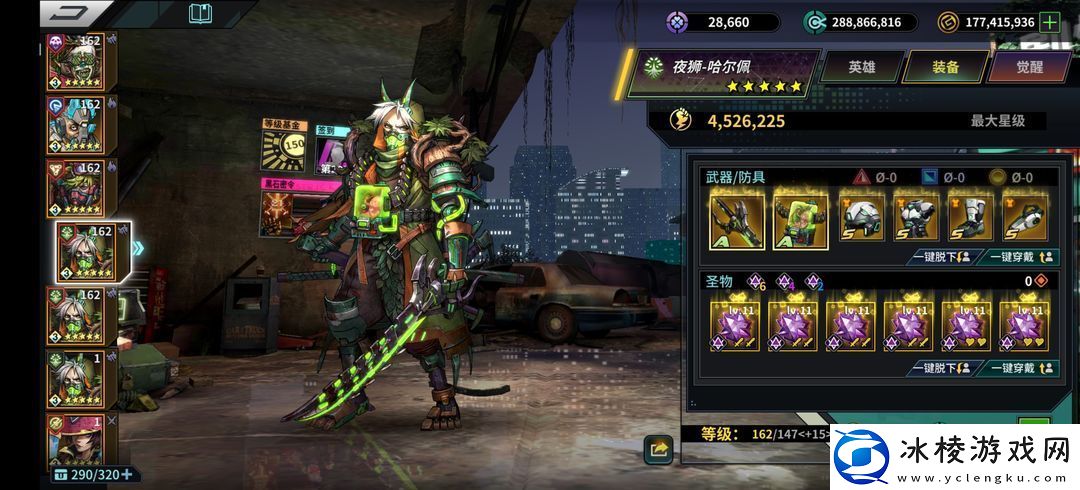Open the 觉醒 tab
Screen dimensions: 1080x490
(1029, 67)
